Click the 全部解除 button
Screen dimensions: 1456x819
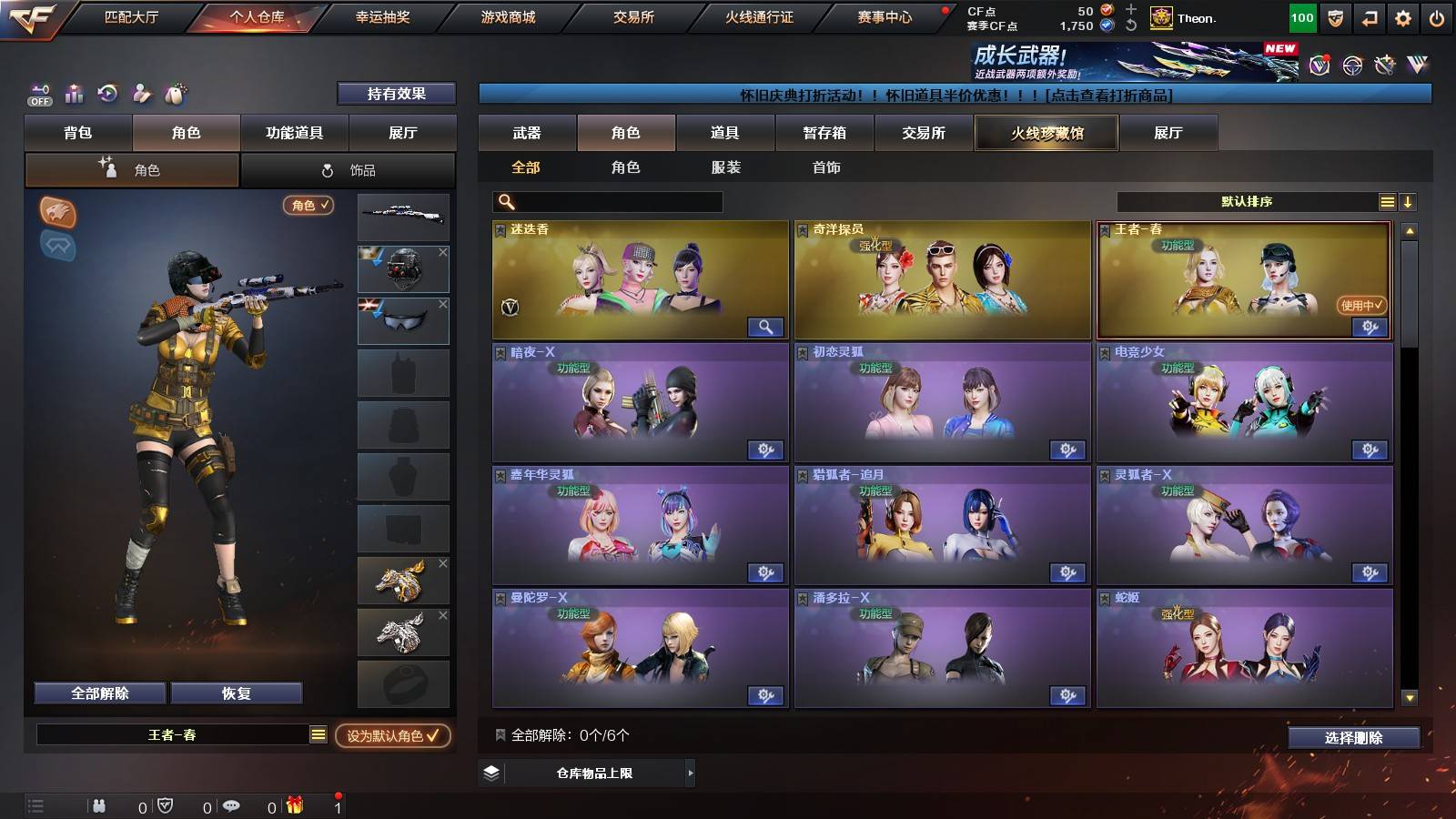pyautogui.click(x=98, y=693)
